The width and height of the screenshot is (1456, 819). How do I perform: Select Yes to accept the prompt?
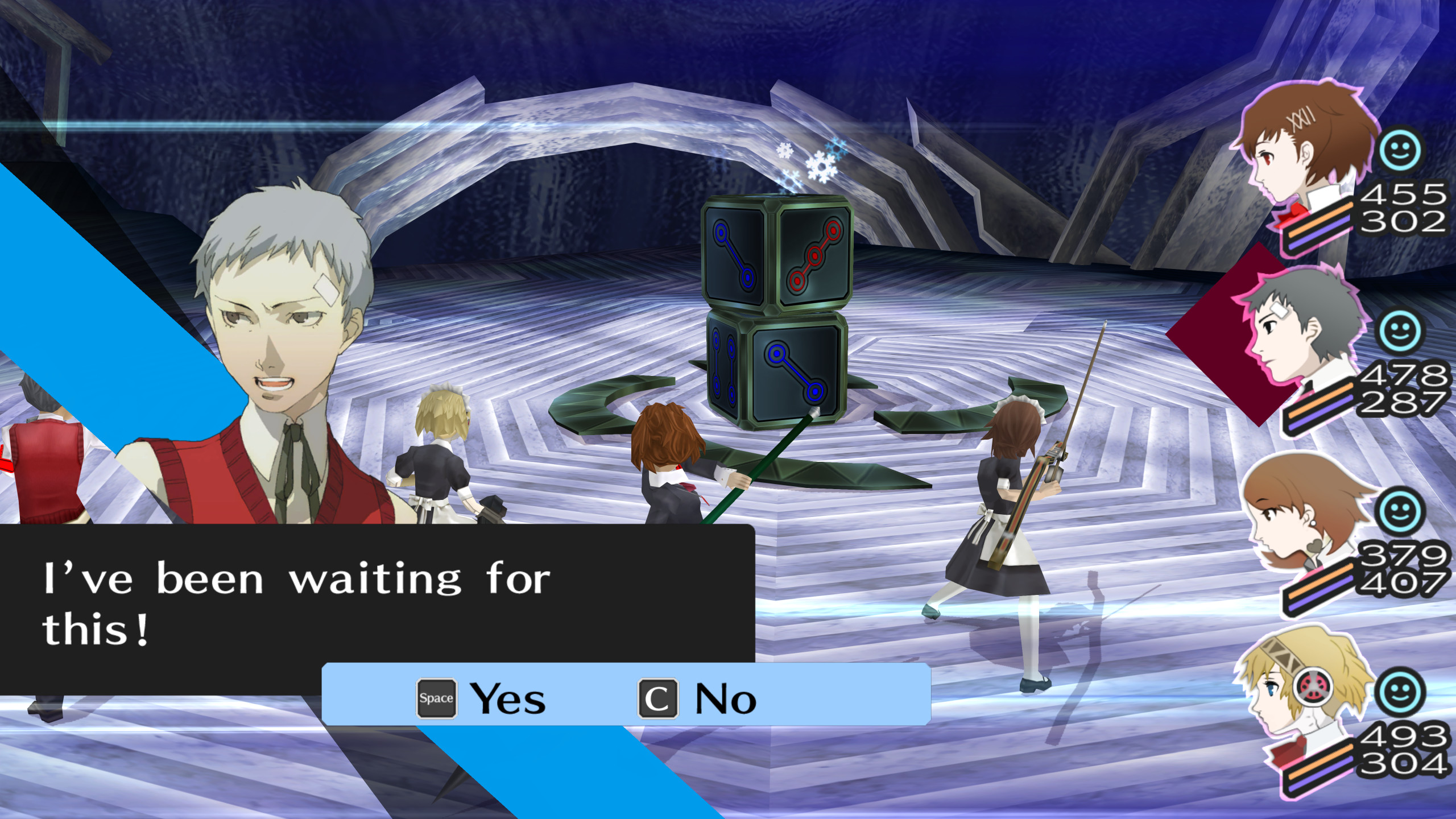pos(506,698)
